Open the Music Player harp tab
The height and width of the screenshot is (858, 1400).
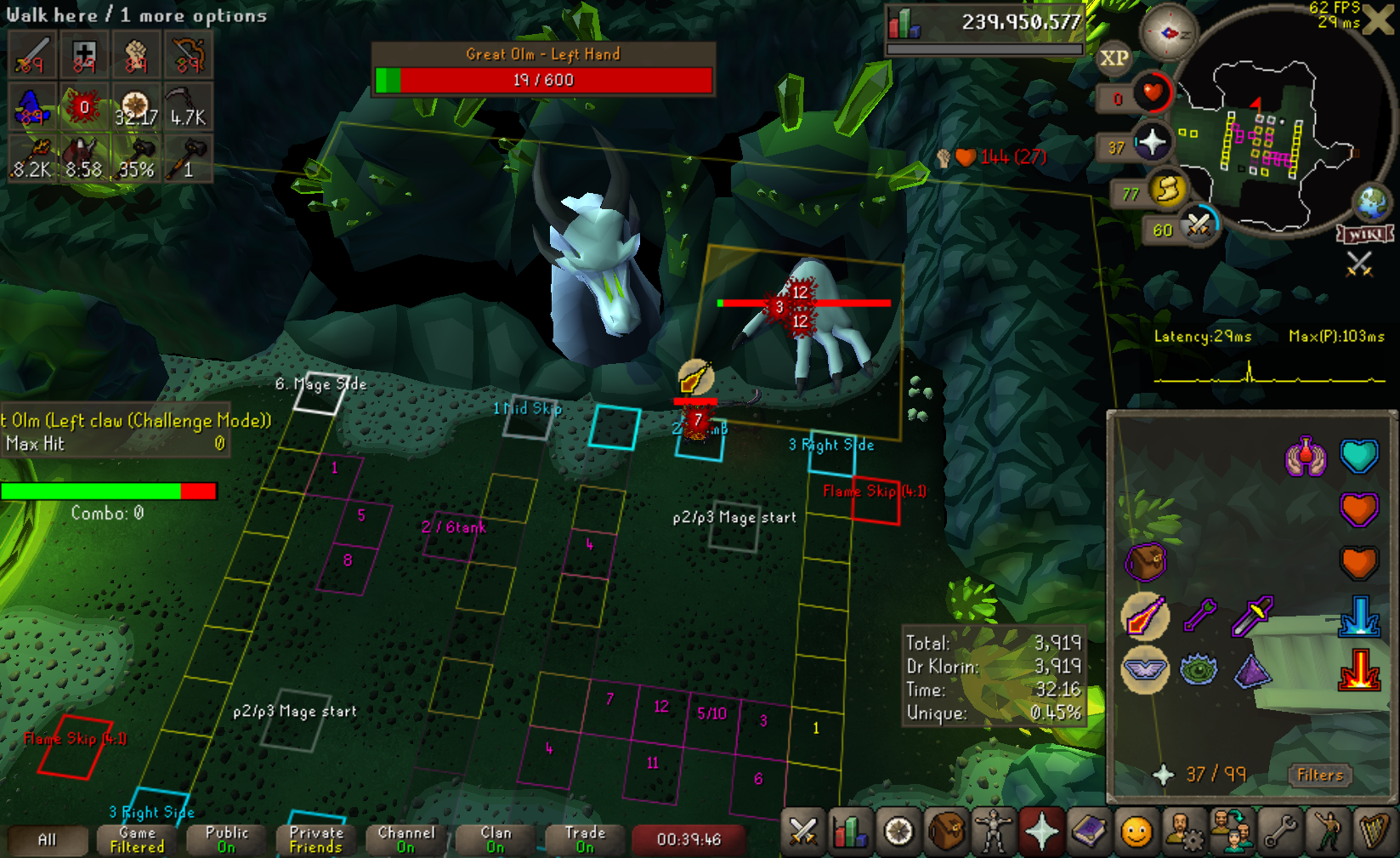point(1374,832)
